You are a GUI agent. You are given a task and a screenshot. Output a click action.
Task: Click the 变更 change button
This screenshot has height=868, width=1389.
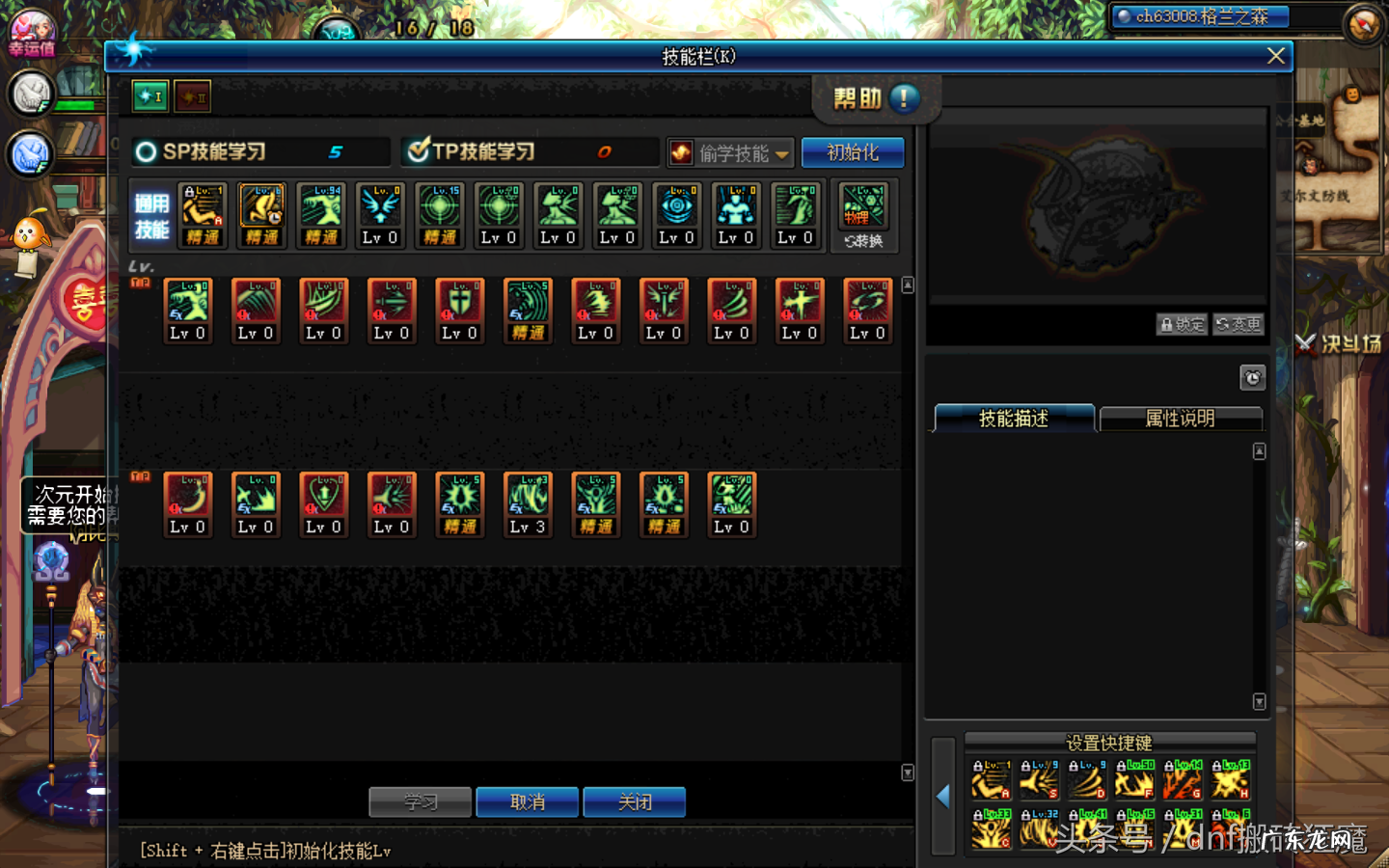1239,324
